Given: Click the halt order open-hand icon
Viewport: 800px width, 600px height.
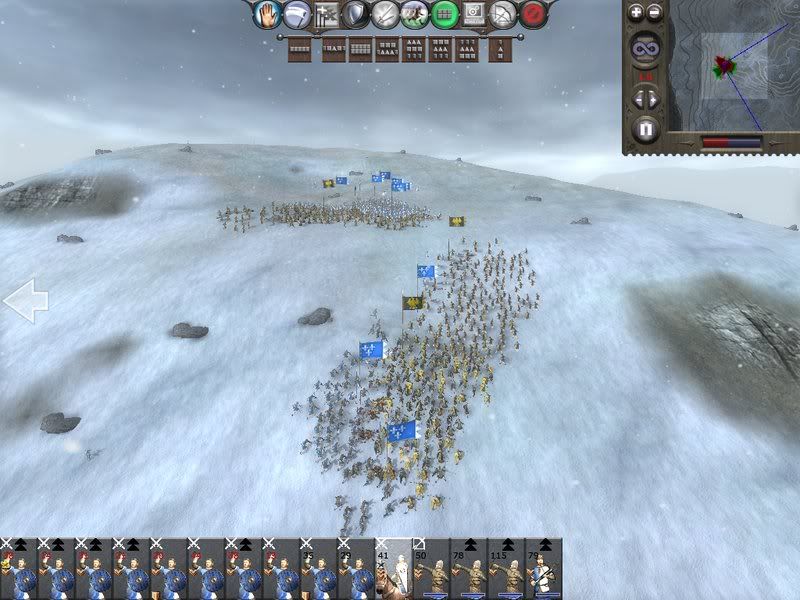Looking at the screenshot, I should click(266, 14).
